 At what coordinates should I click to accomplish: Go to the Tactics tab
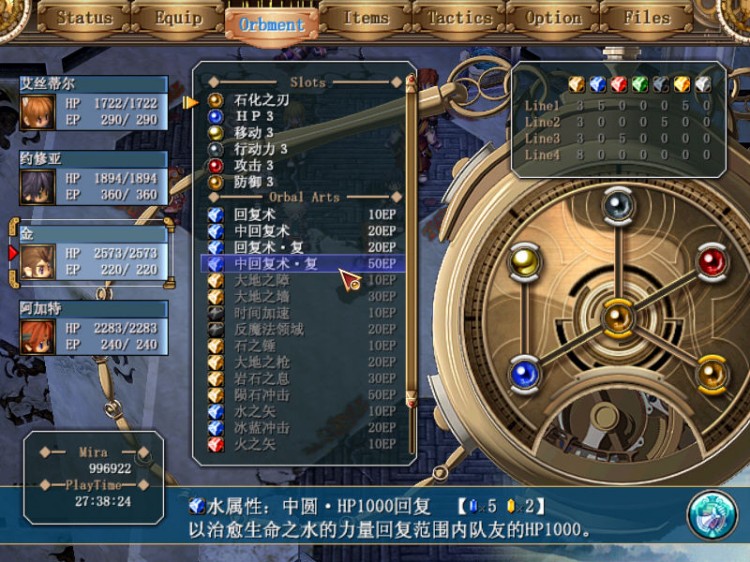pyautogui.click(x=459, y=18)
